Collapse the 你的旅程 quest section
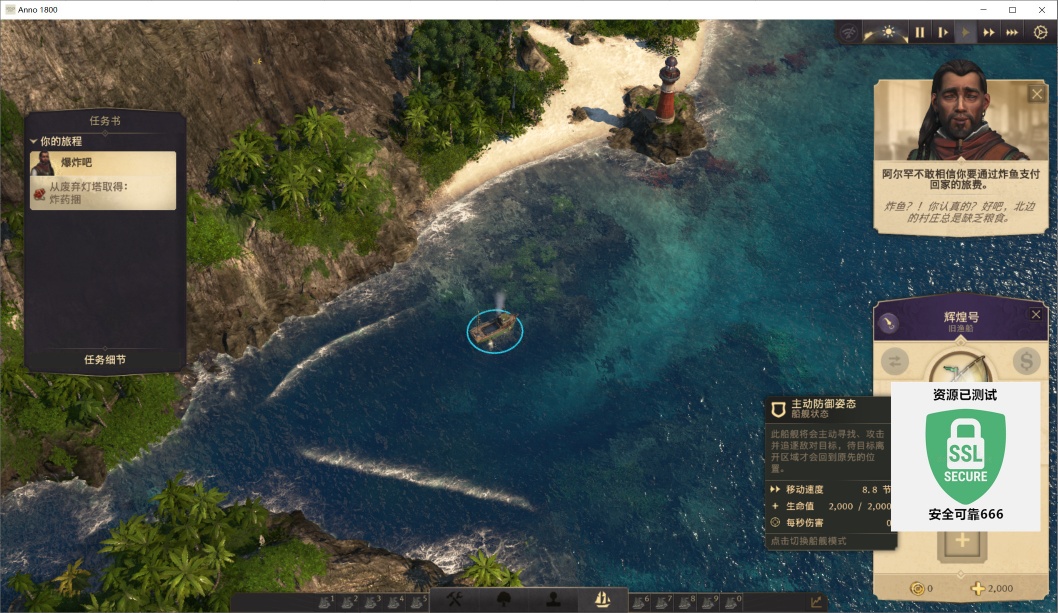 coord(34,141)
